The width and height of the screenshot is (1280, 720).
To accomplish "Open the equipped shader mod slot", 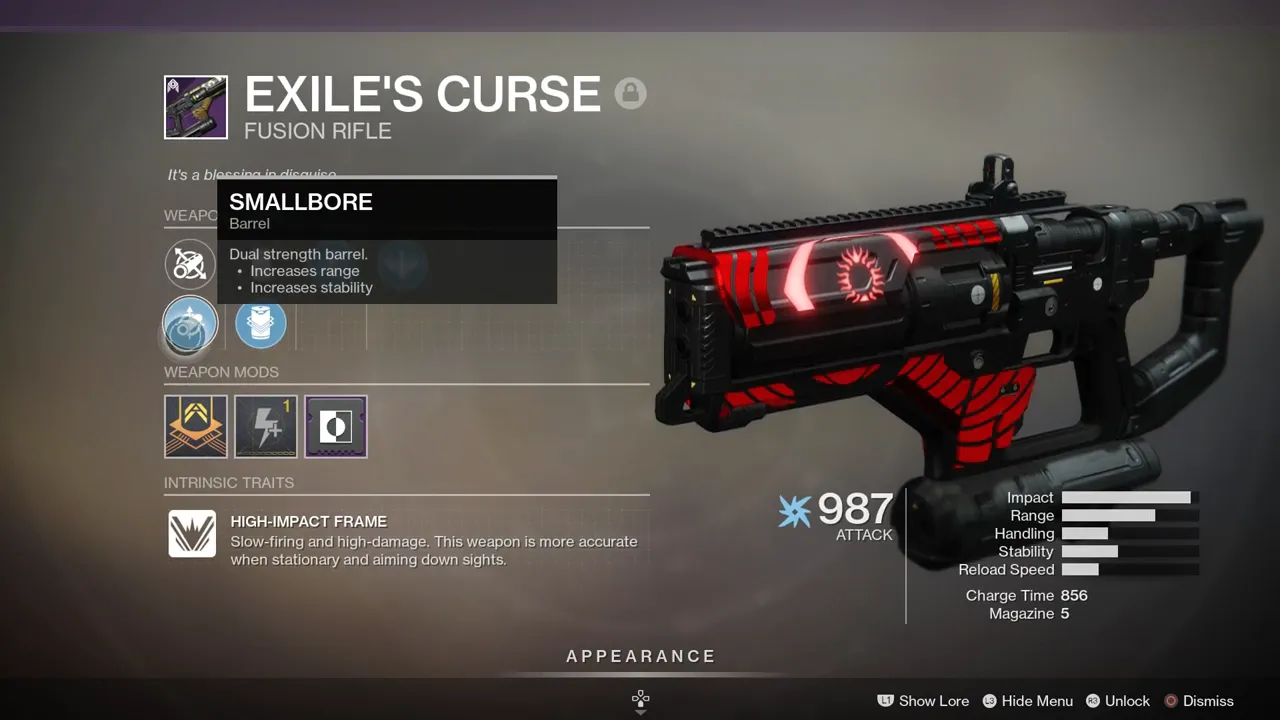I will coord(335,426).
